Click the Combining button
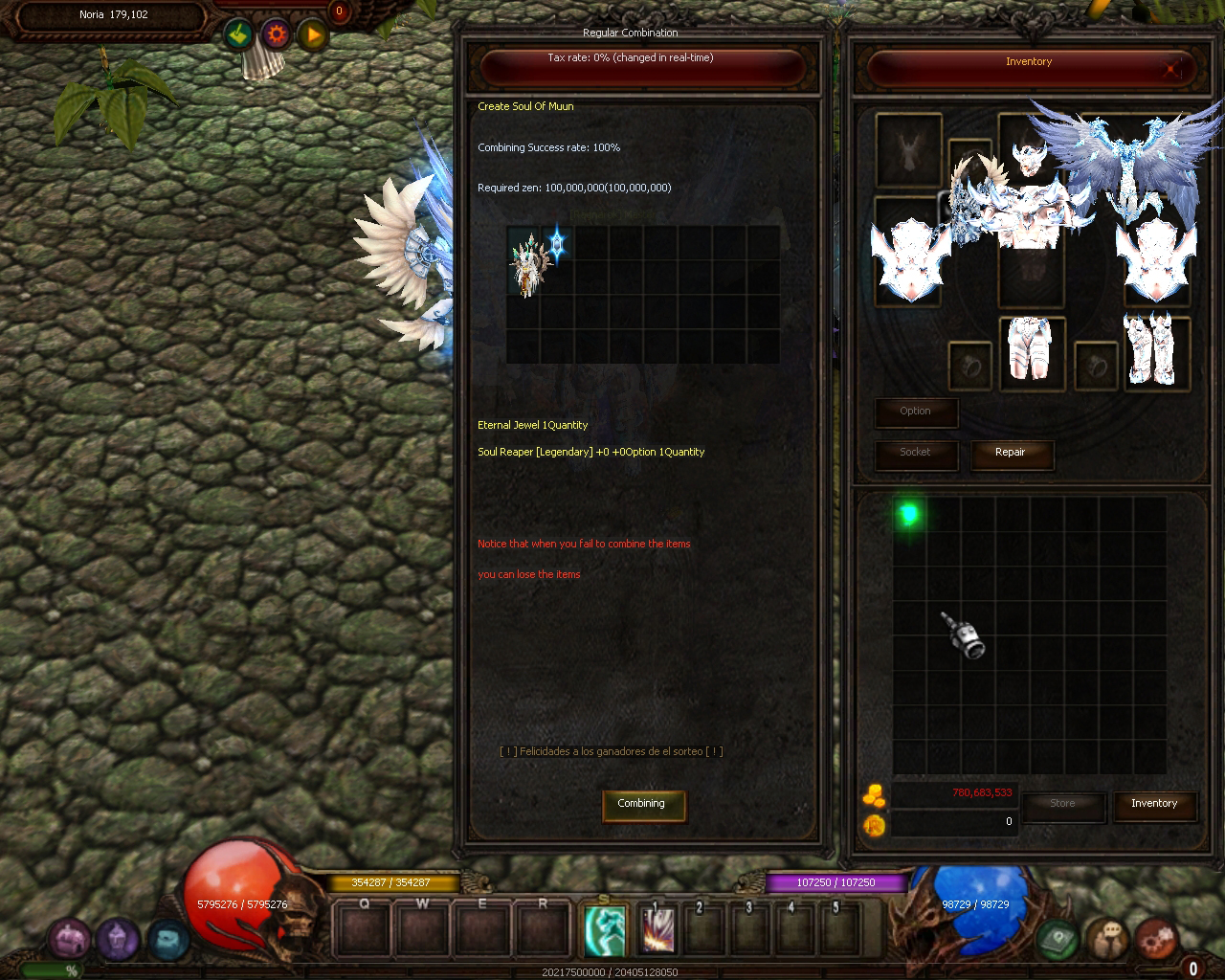Image resolution: width=1225 pixels, height=980 pixels. (643, 804)
